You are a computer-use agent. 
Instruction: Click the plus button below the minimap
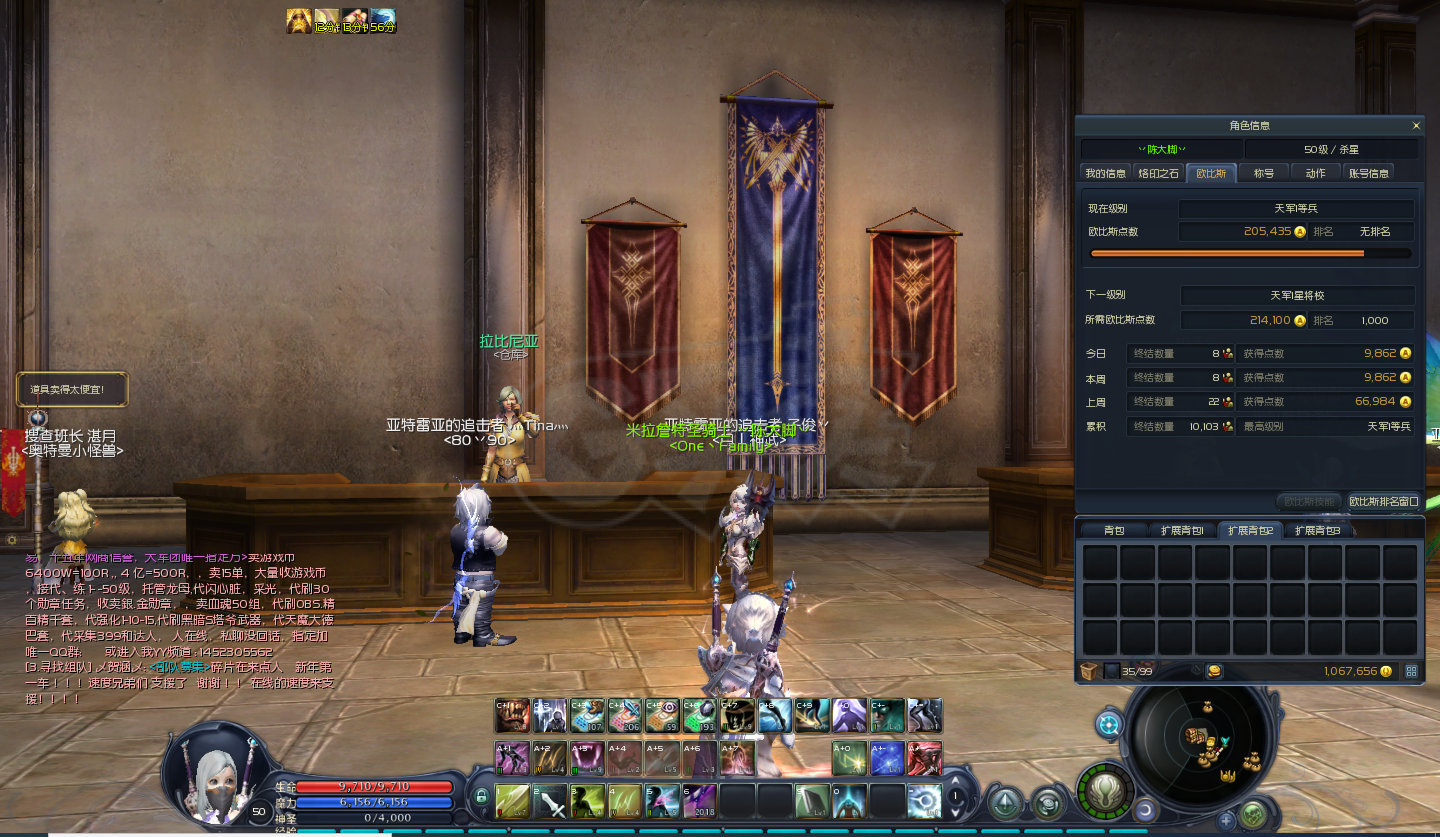tap(1227, 820)
